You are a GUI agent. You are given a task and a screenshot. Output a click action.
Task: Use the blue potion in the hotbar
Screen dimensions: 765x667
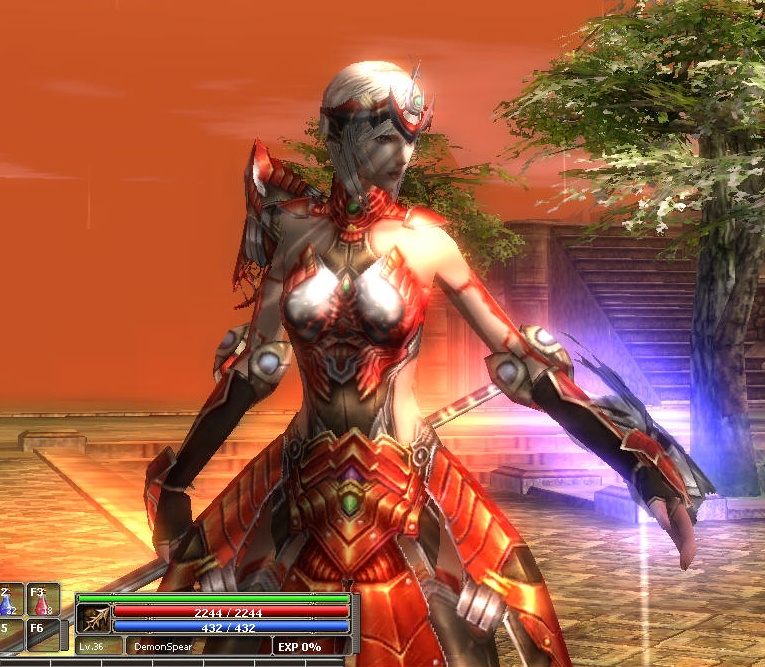point(9,600)
